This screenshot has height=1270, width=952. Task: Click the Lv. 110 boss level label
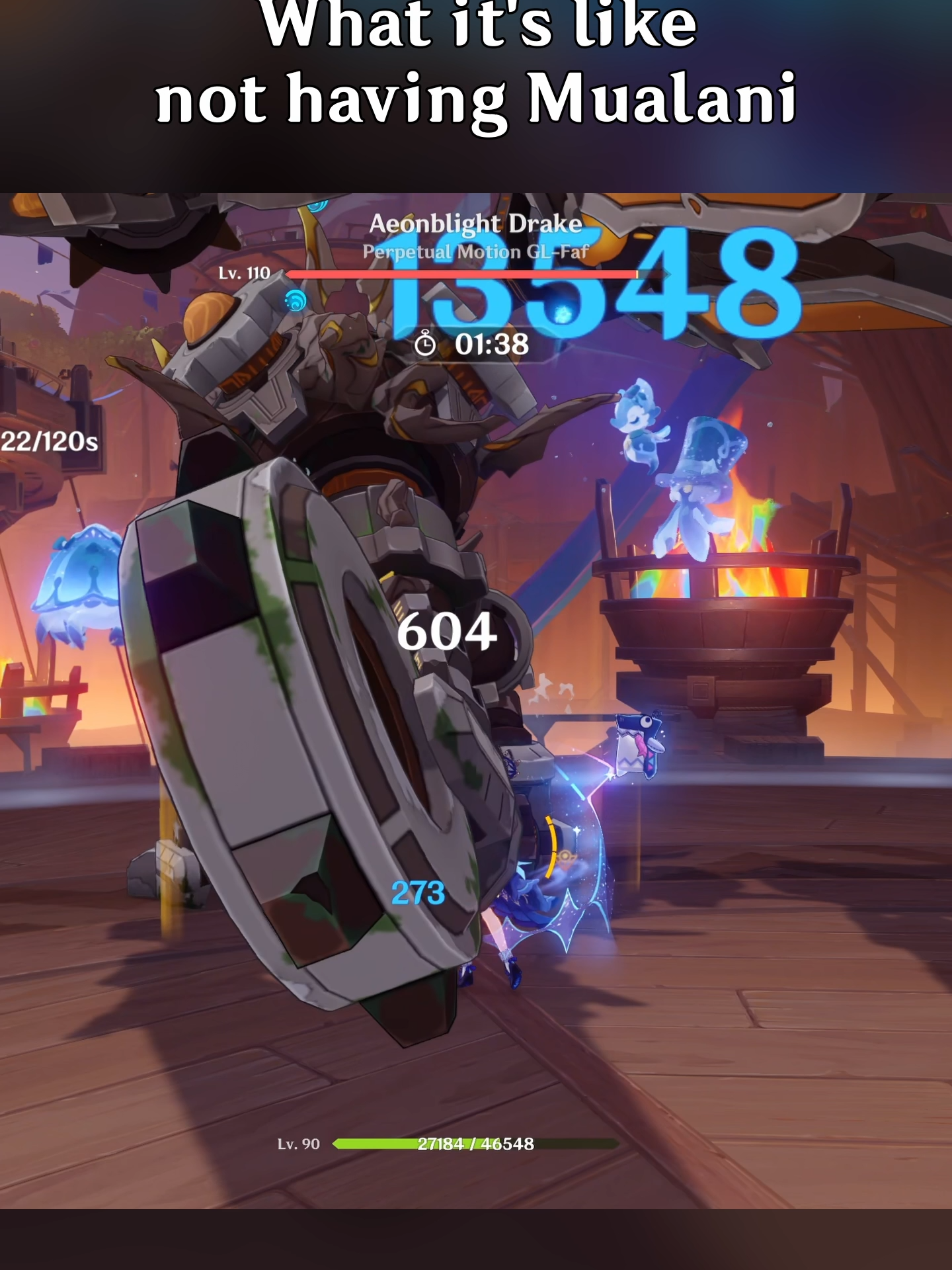coord(243,273)
